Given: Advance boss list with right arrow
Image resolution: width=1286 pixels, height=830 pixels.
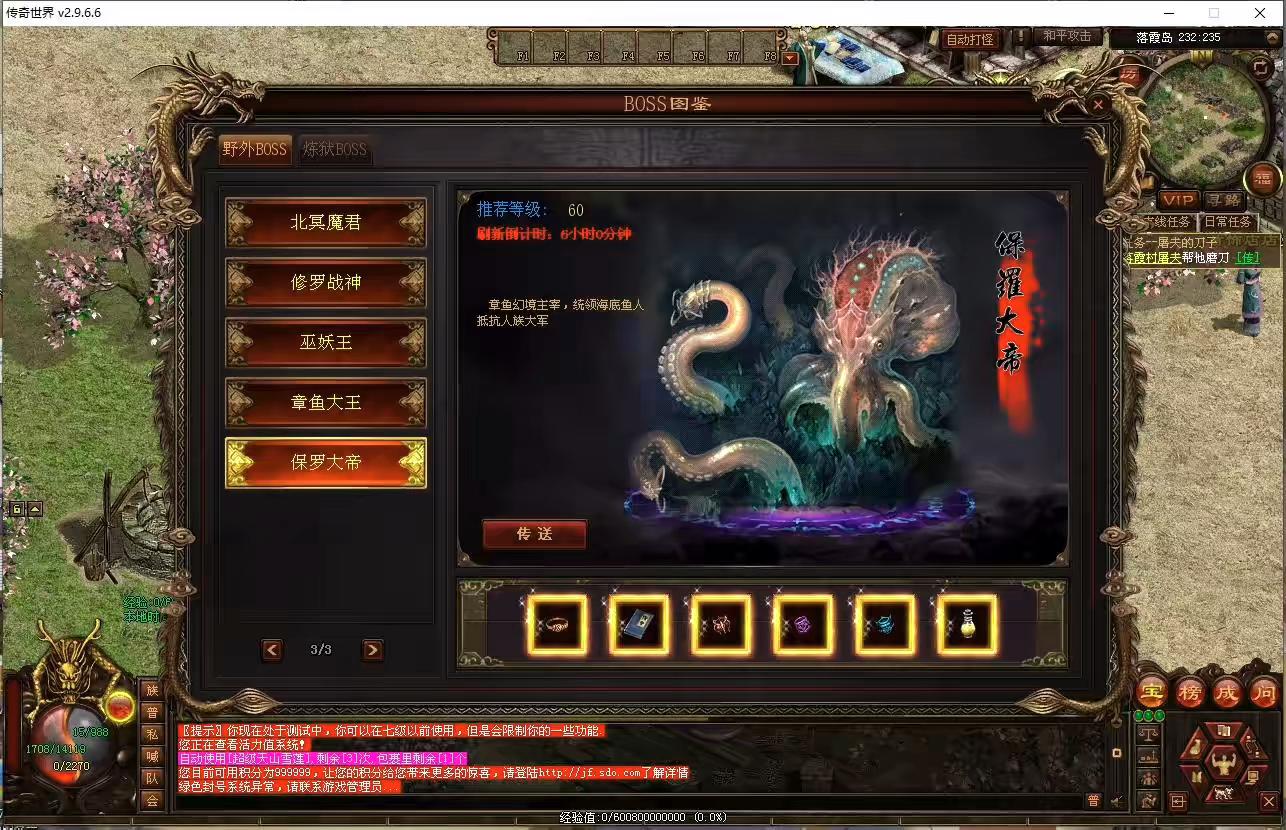Looking at the screenshot, I should pyautogui.click(x=372, y=650).
